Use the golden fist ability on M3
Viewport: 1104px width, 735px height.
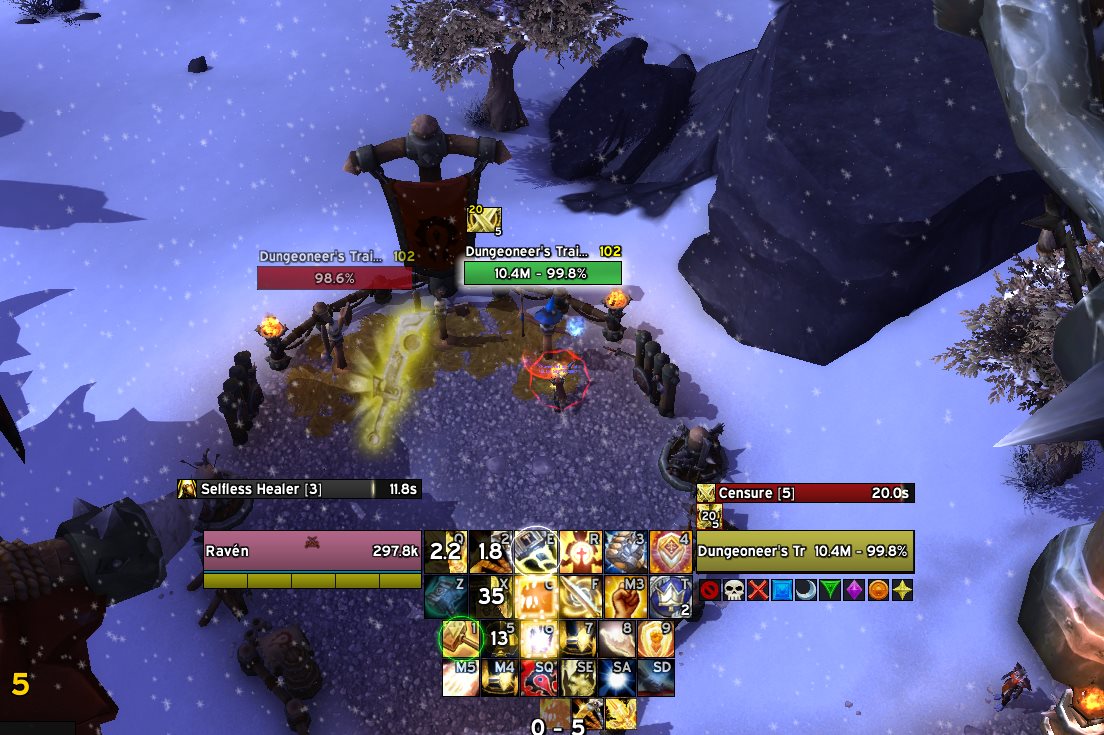tap(624, 596)
